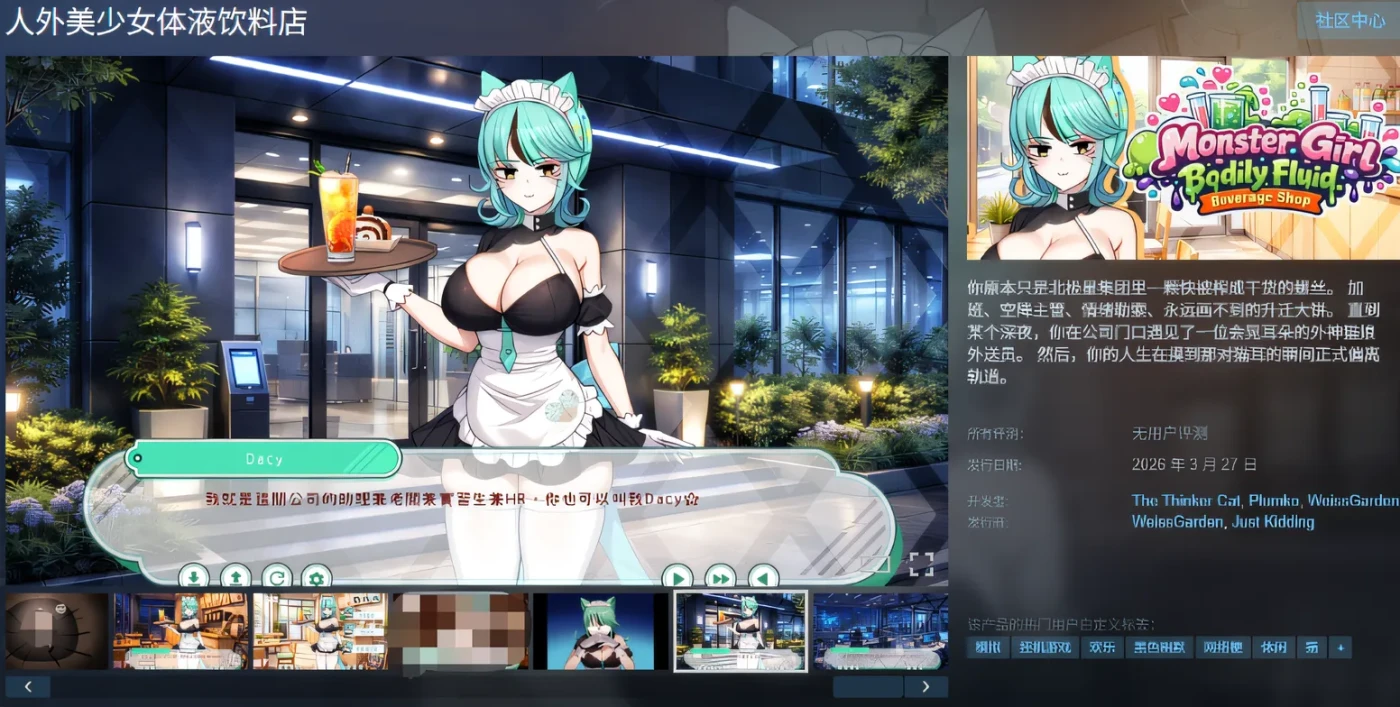This screenshot has width=1400, height=707.
Task: Show next thumbnails with right arrow
Action: (x=926, y=687)
